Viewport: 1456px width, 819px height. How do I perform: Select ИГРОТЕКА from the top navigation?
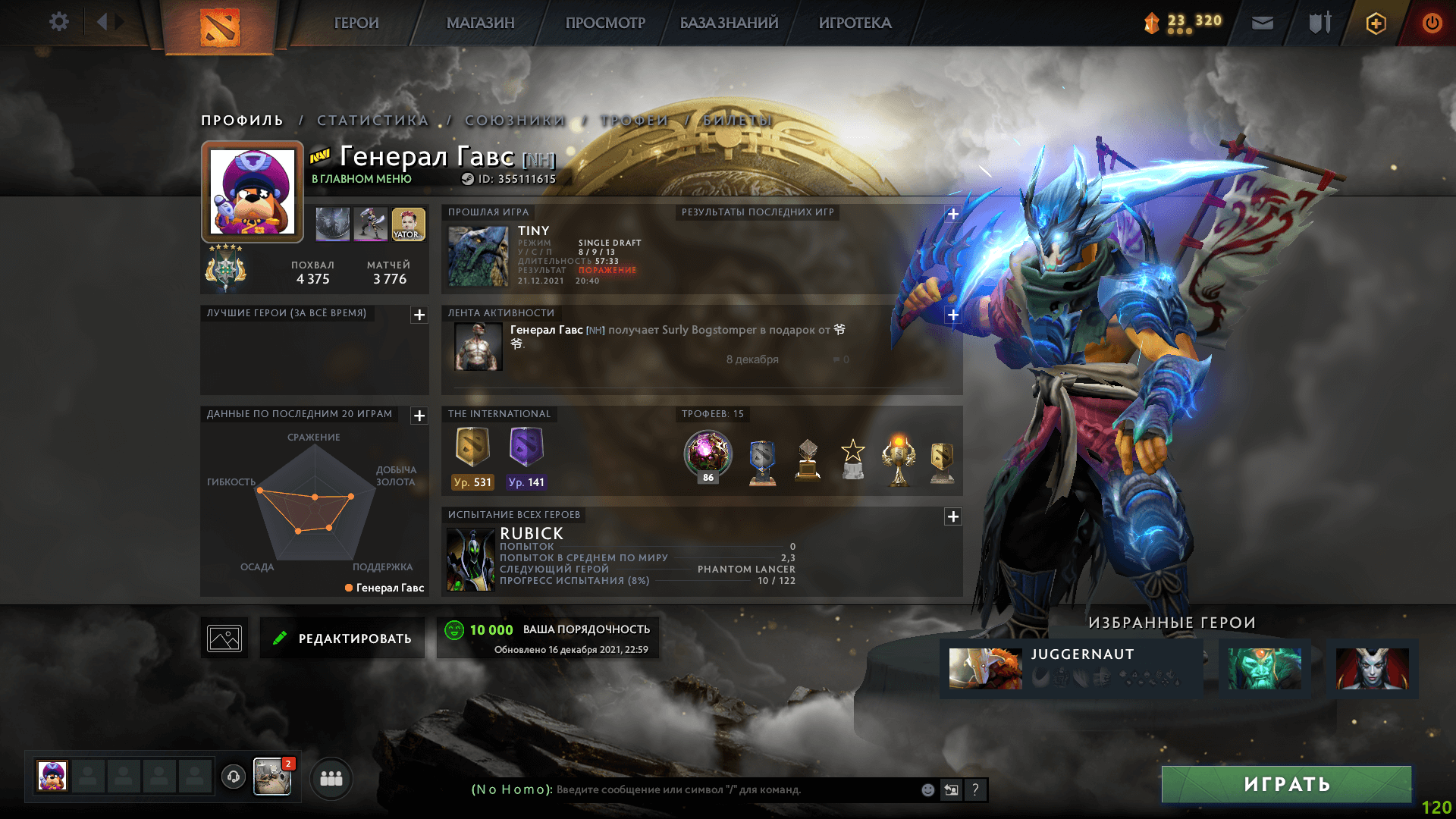point(855,23)
